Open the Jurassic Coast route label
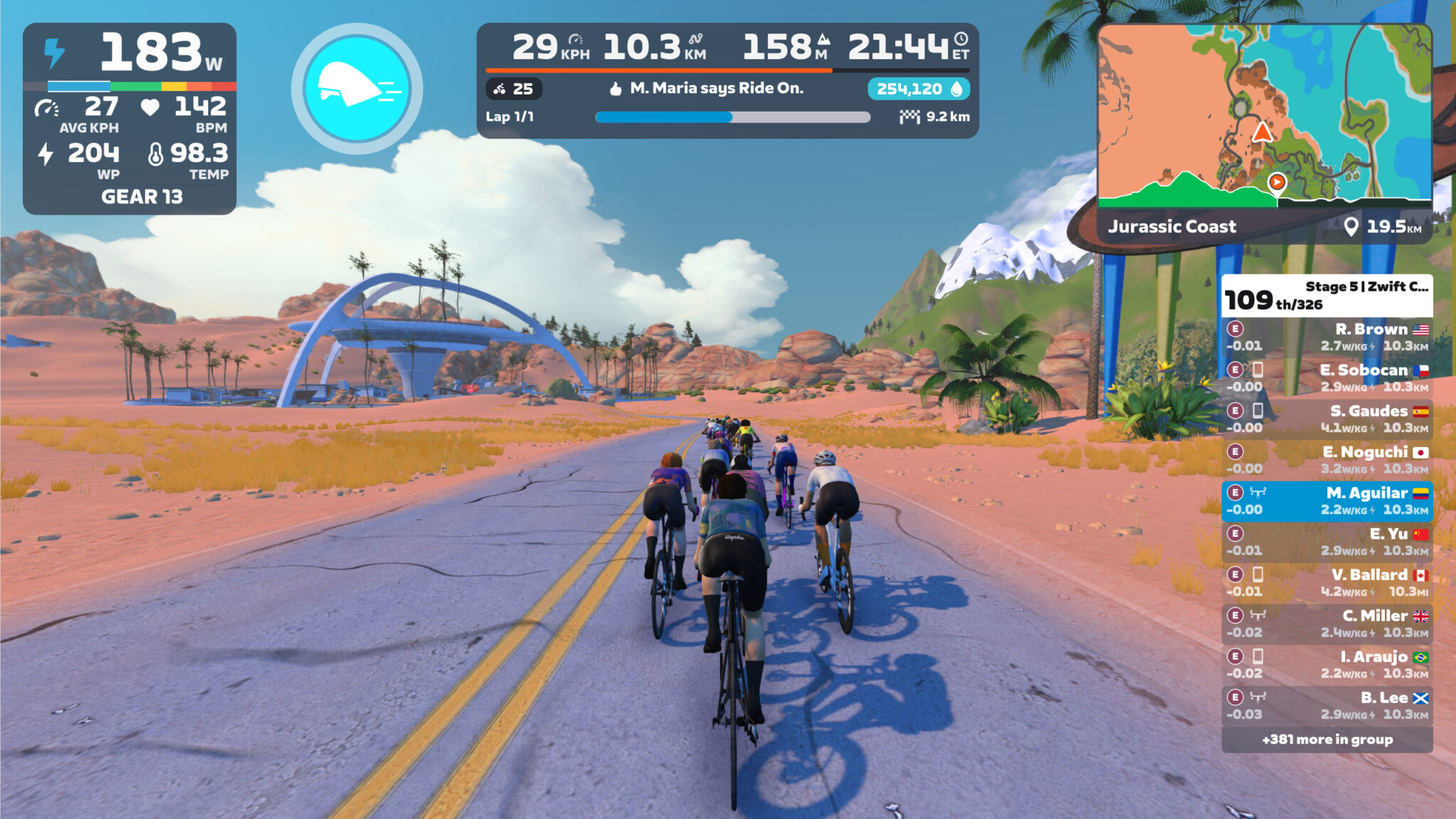 coord(1174,227)
